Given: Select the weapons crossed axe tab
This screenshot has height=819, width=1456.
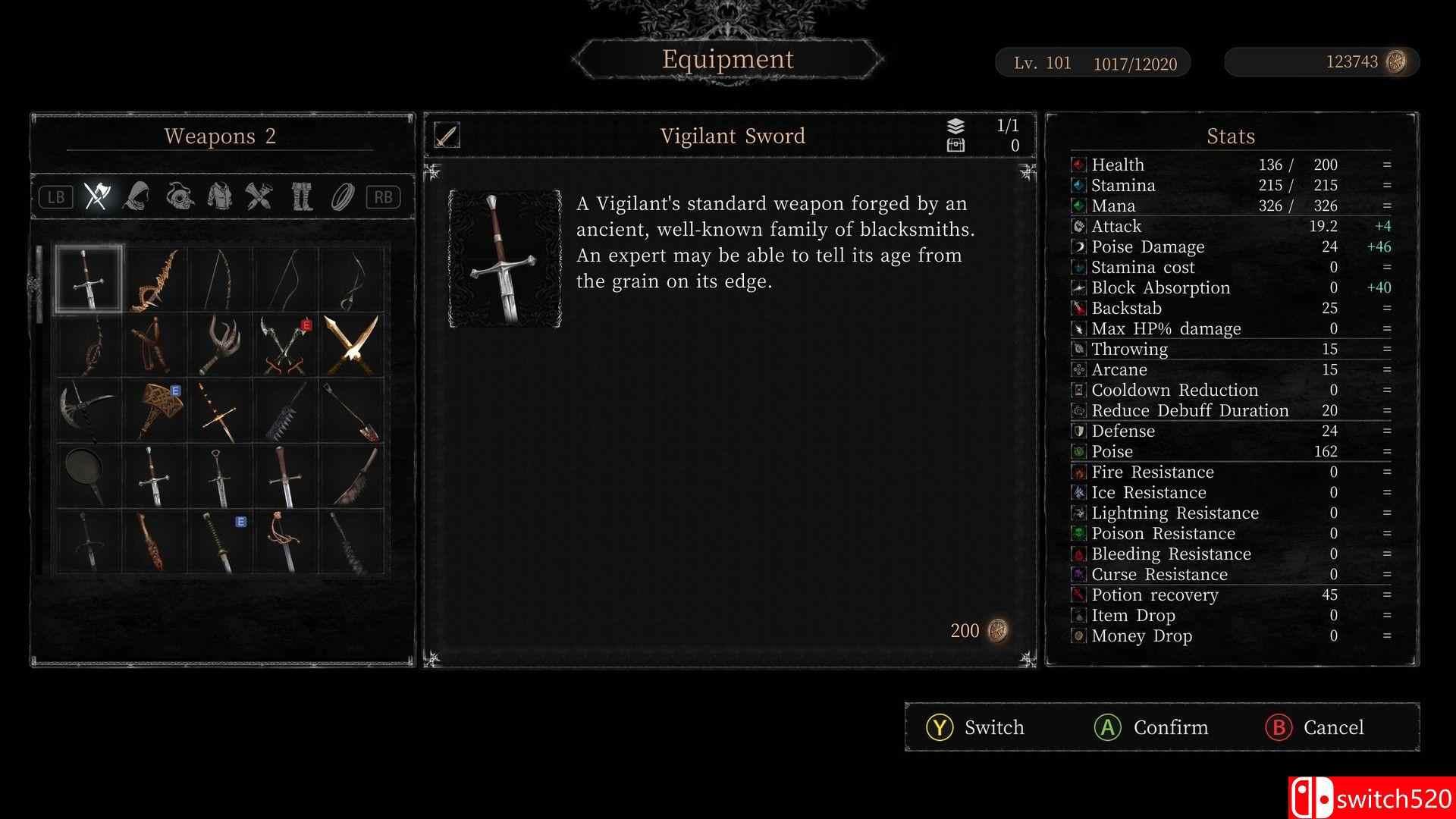Looking at the screenshot, I should pyautogui.click(x=96, y=197).
